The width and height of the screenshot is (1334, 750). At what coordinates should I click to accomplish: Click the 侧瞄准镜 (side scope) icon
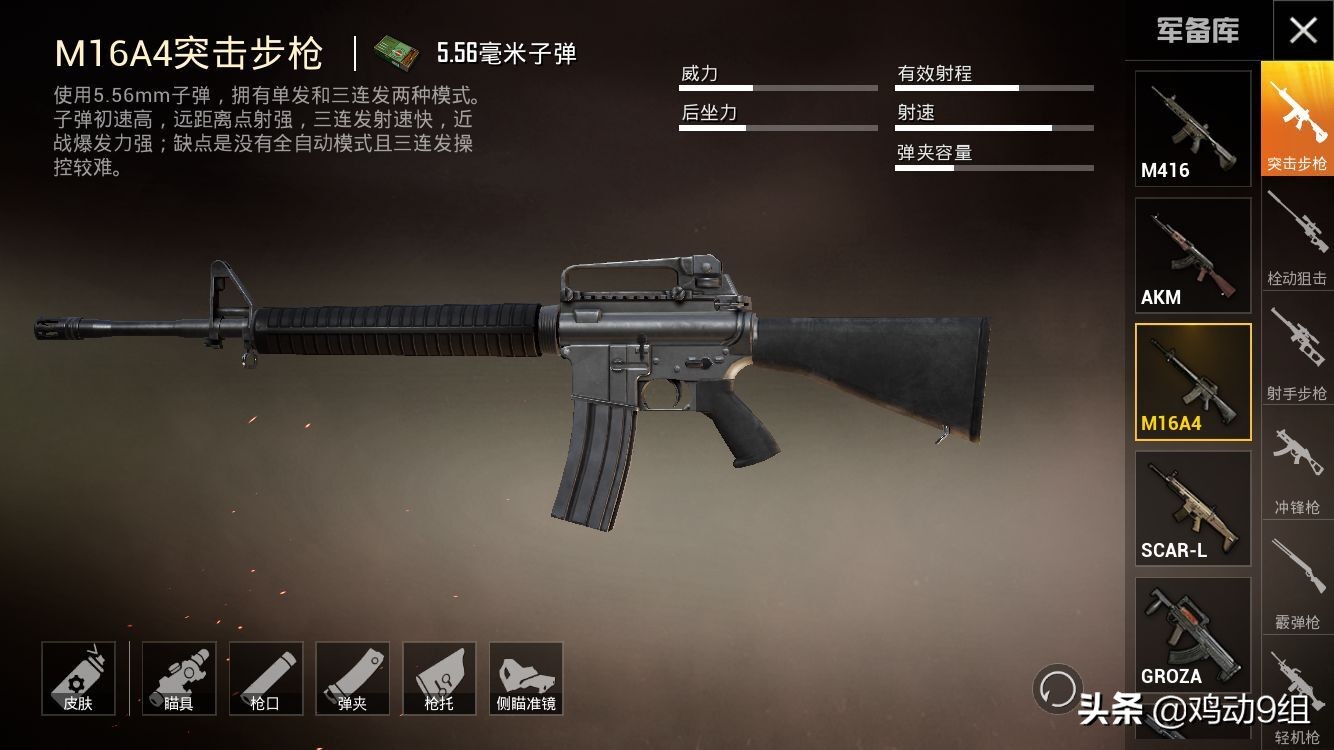tap(526, 678)
